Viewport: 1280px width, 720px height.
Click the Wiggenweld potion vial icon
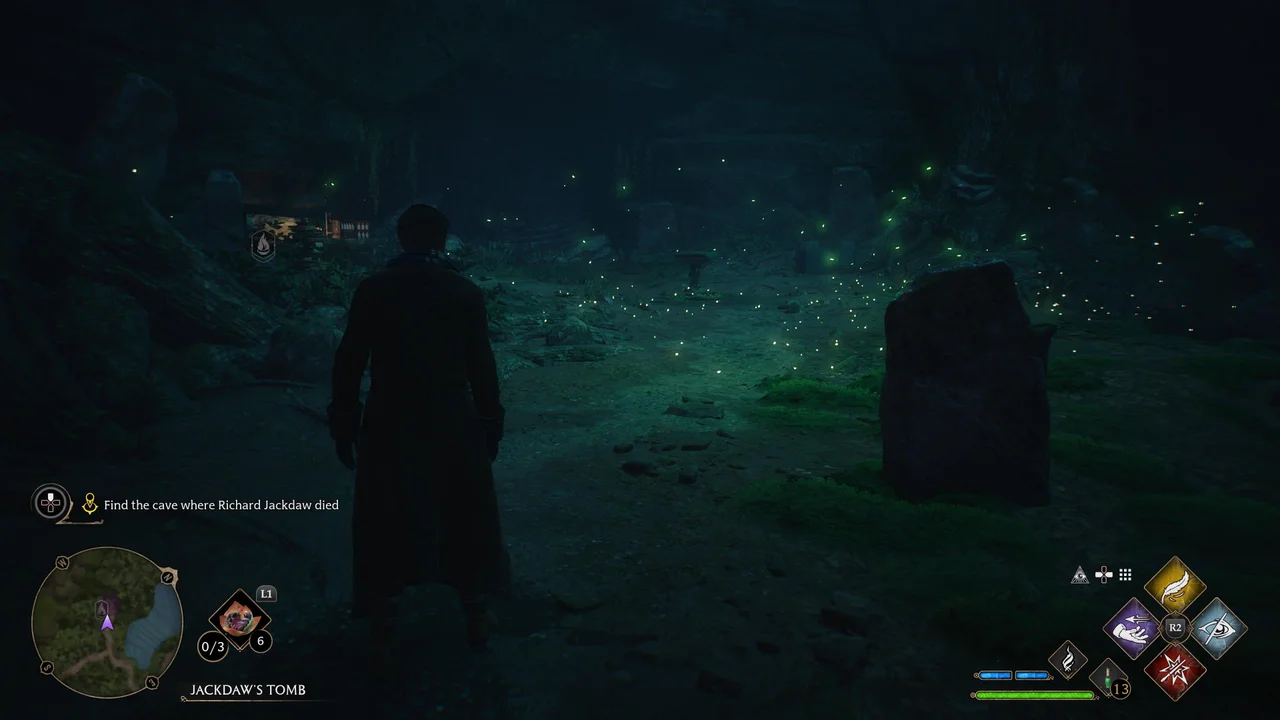1110,675
